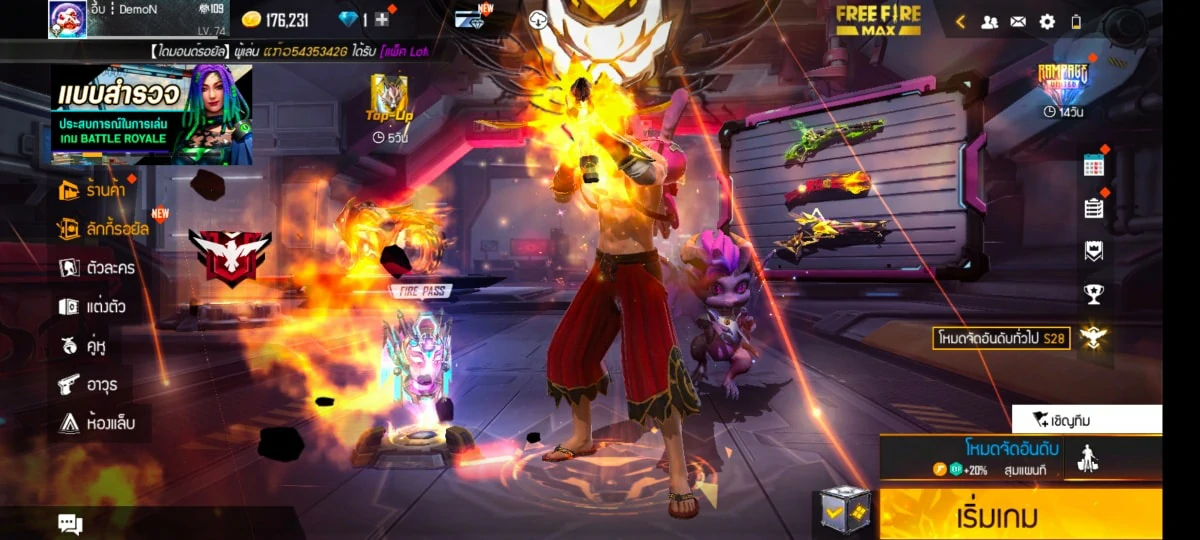
Task: Open the ลักกี้รอยัล Luck Royale menu
Action: (104, 229)
